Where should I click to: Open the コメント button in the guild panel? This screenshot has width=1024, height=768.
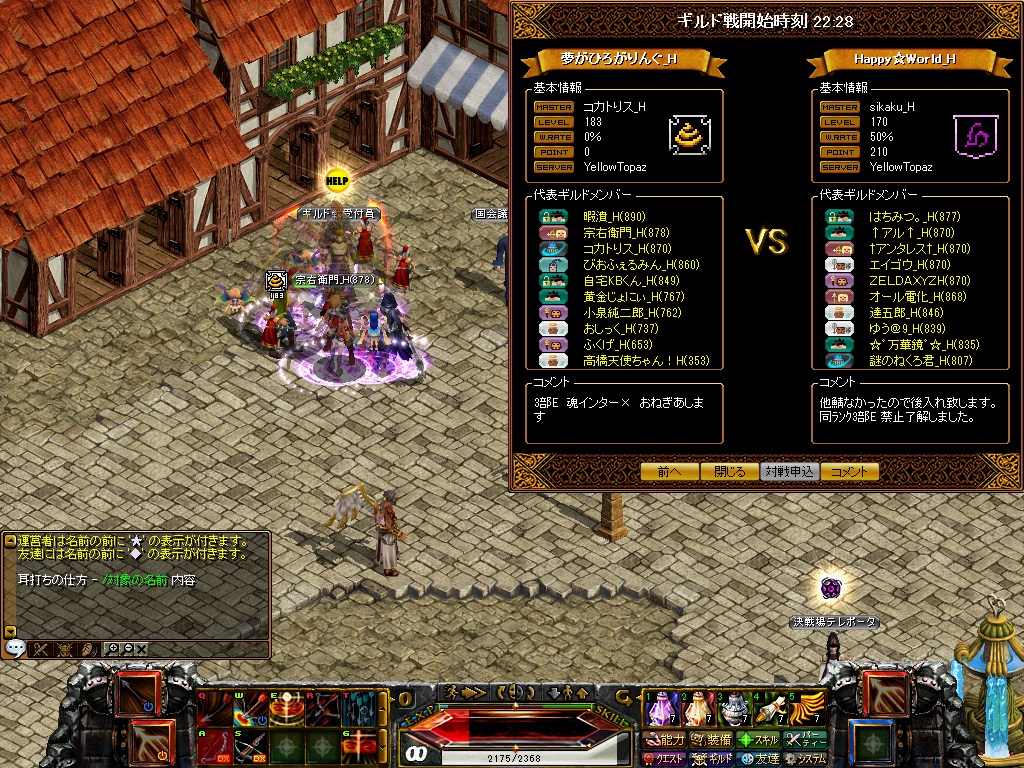pos(850,472)
